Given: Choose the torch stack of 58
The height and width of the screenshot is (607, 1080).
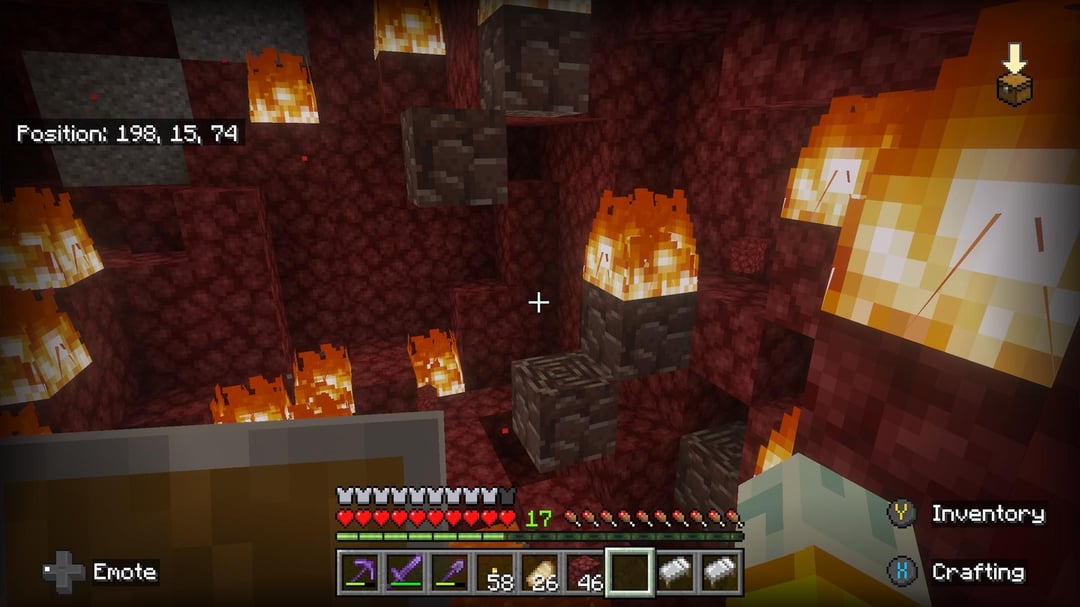Looking at the screenshot, I should (494, 572).
